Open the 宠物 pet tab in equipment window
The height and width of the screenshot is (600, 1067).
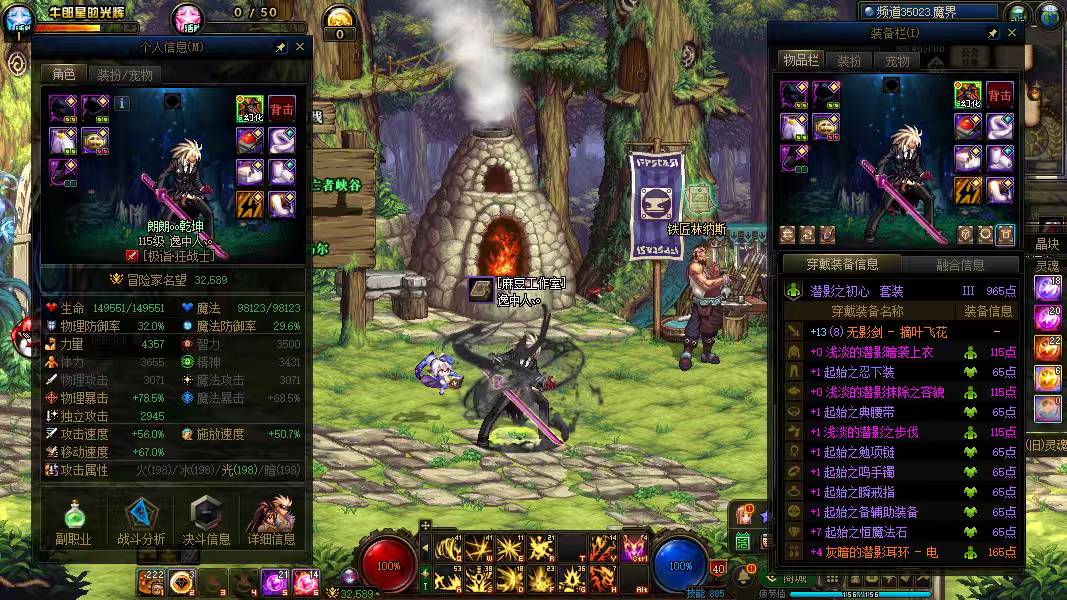coord(897,61)
